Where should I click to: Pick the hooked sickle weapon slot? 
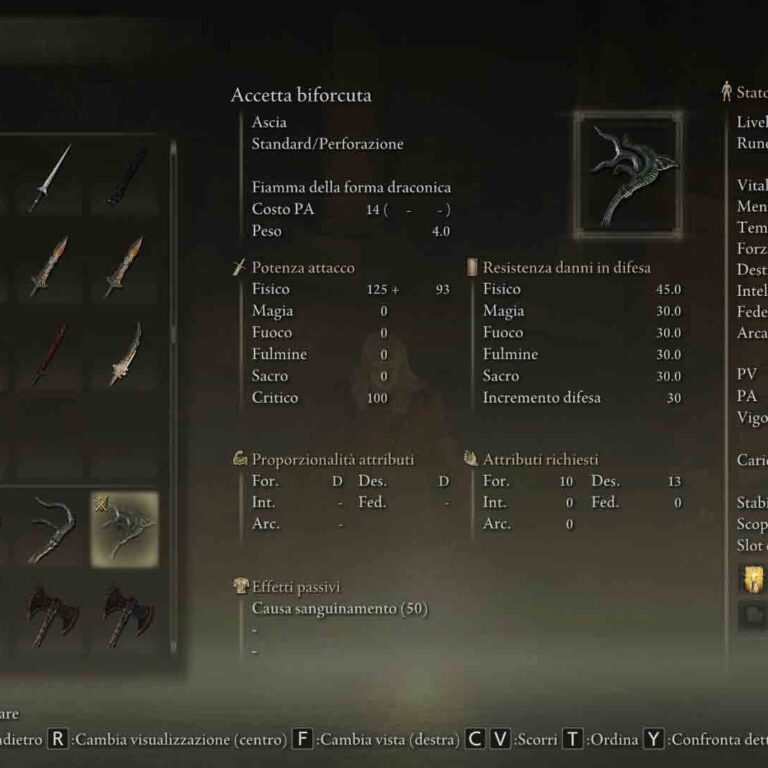(50, 529)
